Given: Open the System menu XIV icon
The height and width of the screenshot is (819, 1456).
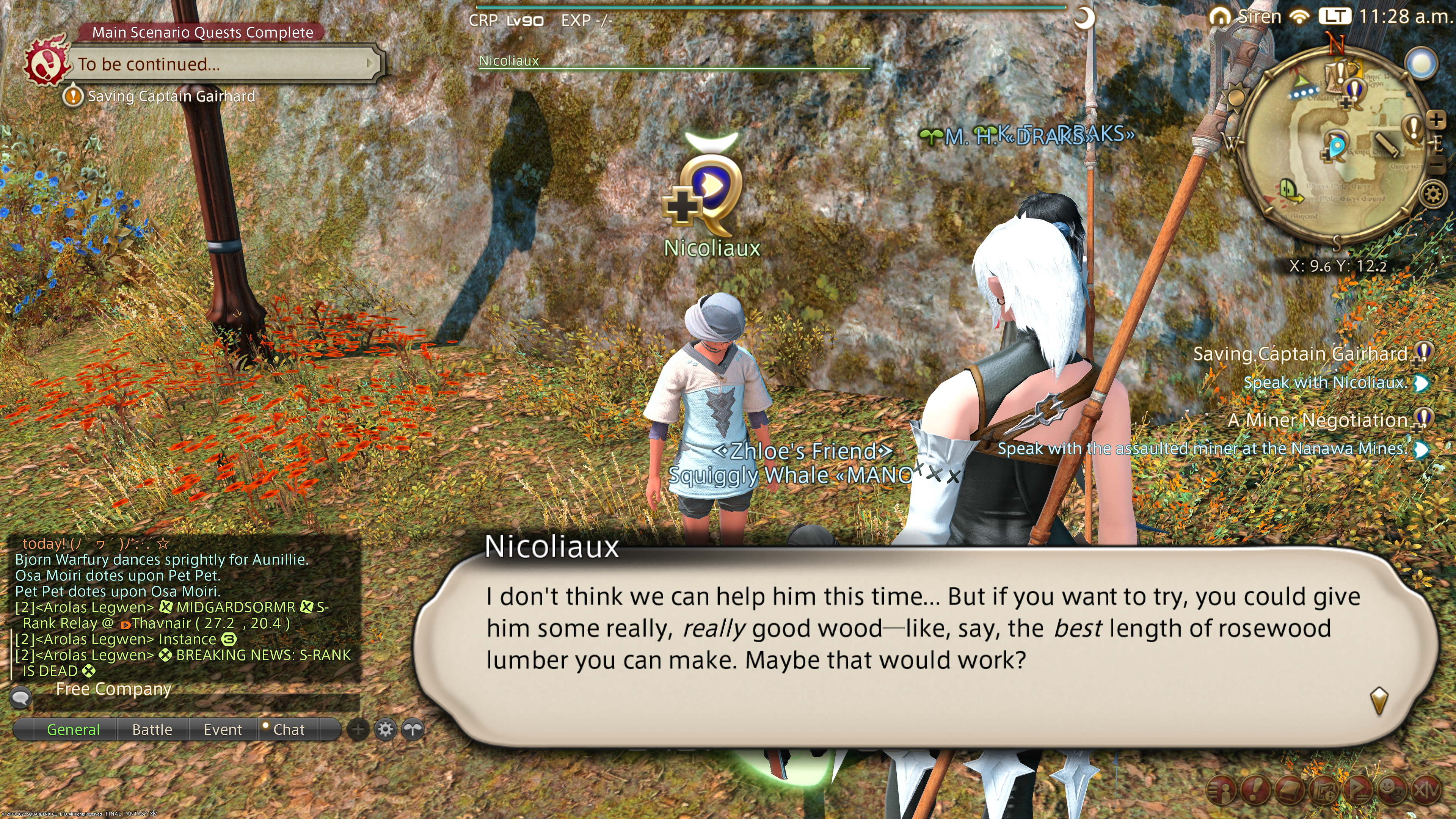Looking at the screenshot, I should pos(1426,789).
